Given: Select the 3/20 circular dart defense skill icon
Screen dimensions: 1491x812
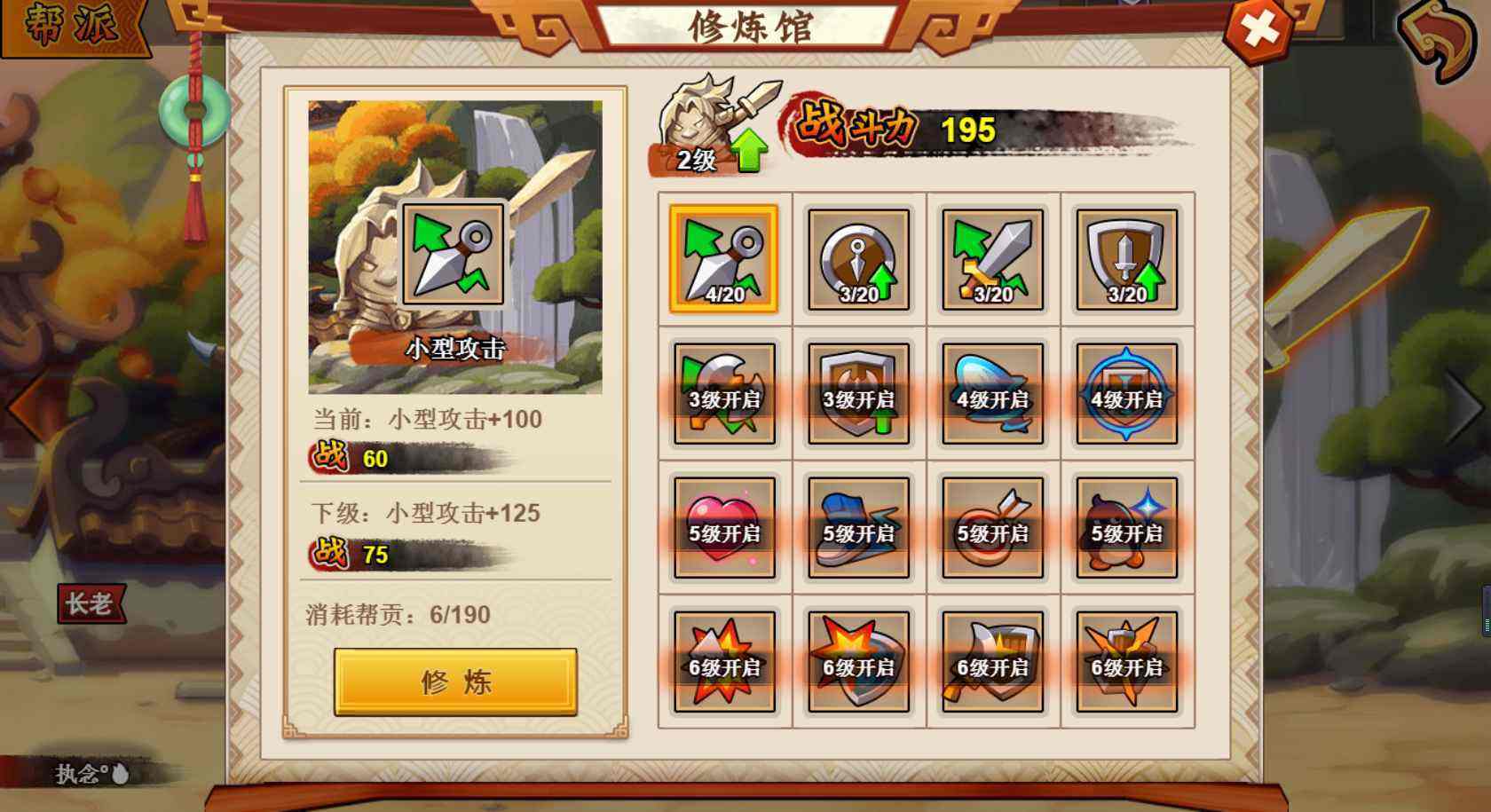Looking at the screenshot, I should tap(857, 257).
